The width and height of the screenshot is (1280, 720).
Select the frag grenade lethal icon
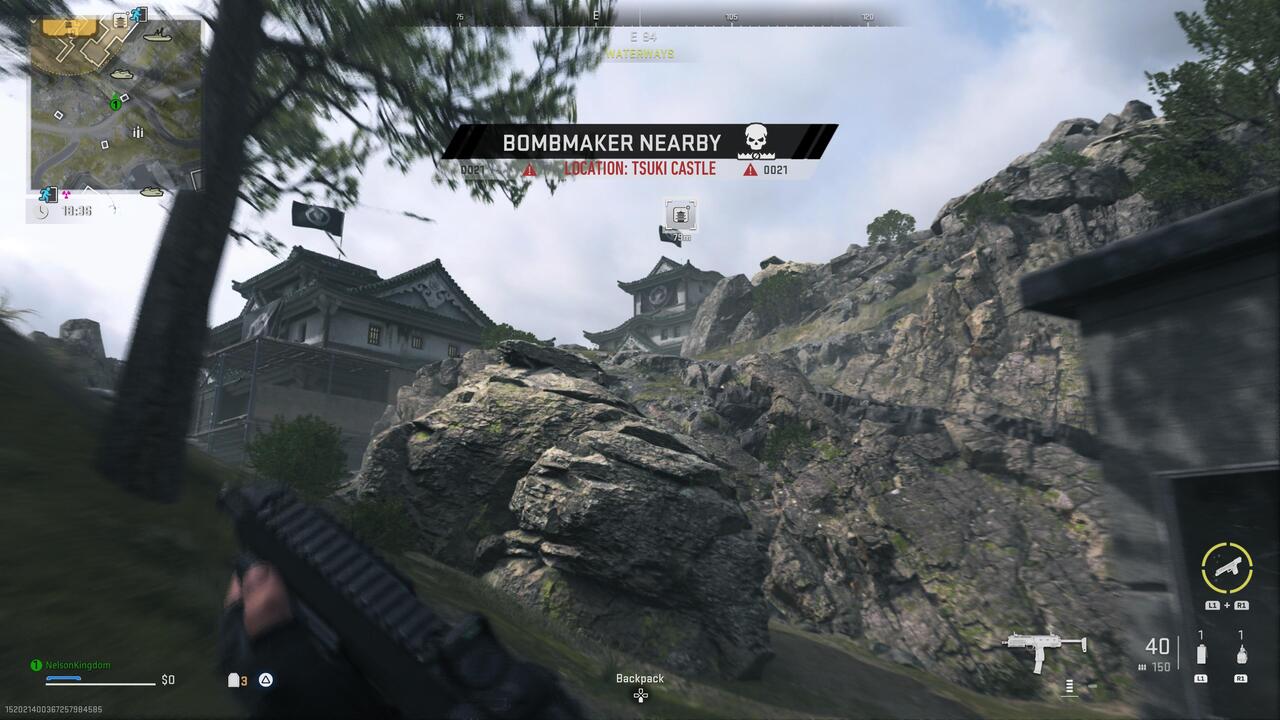pos(1241,655)
